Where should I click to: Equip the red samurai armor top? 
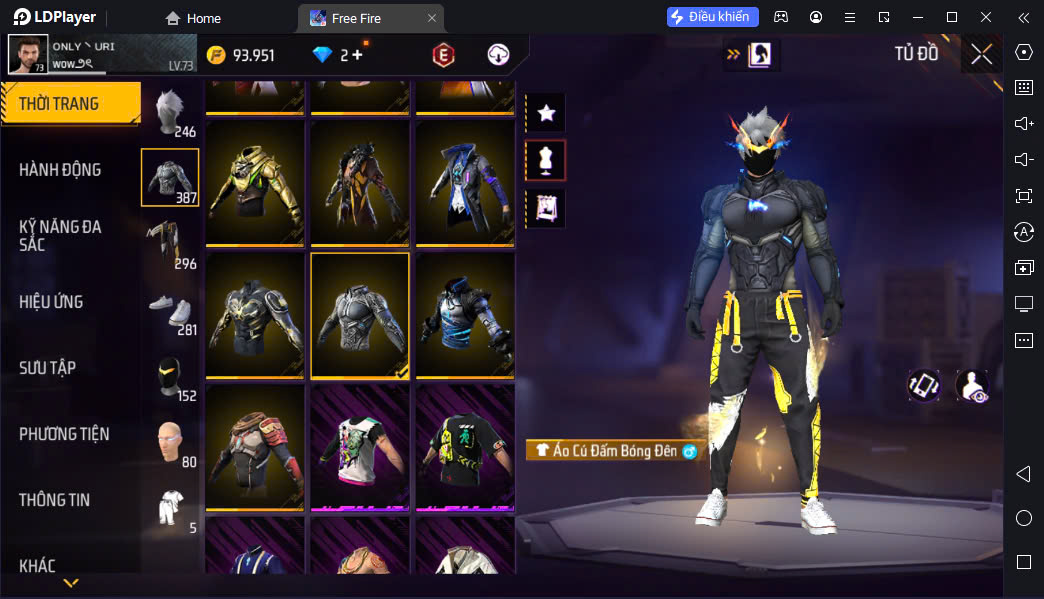255,447
